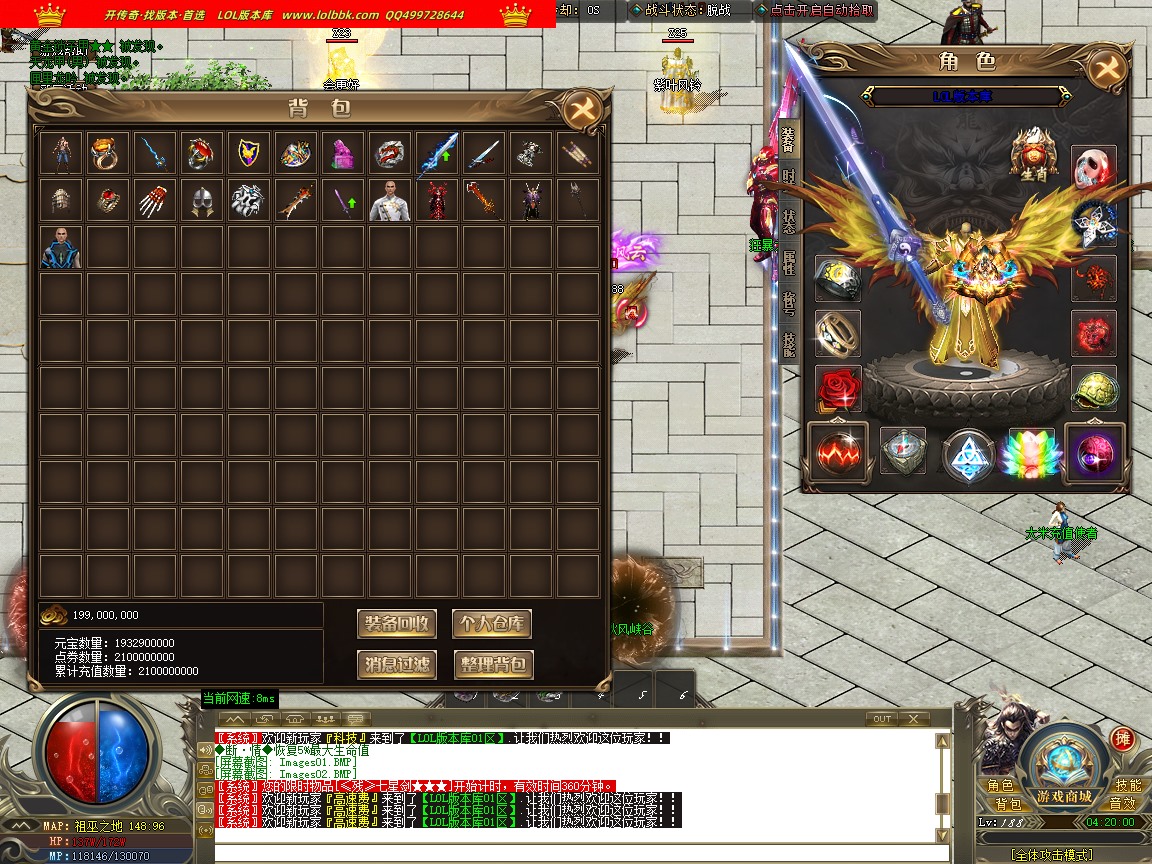Select the red rose equipment slot
The width and height of the screenshot is (1152, 864).
click(x=838, y=388)
